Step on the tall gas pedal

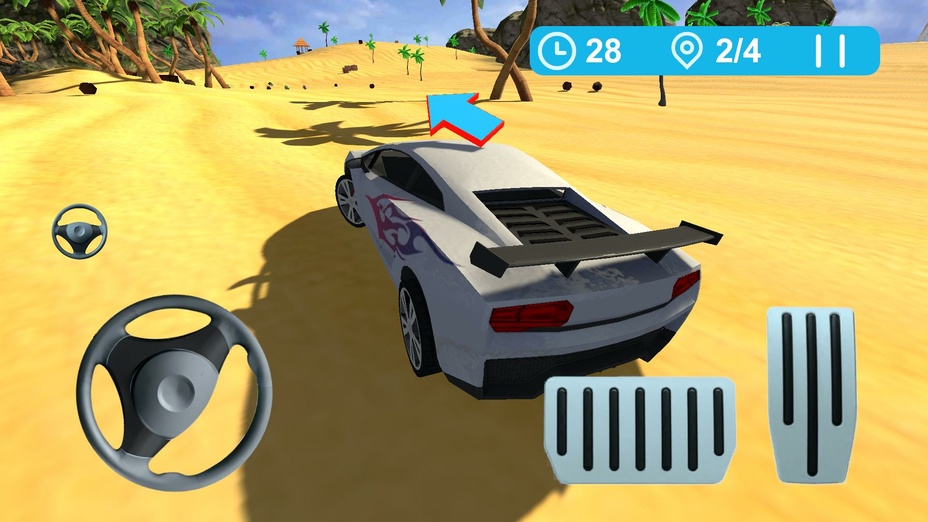(x=811, y=393)
